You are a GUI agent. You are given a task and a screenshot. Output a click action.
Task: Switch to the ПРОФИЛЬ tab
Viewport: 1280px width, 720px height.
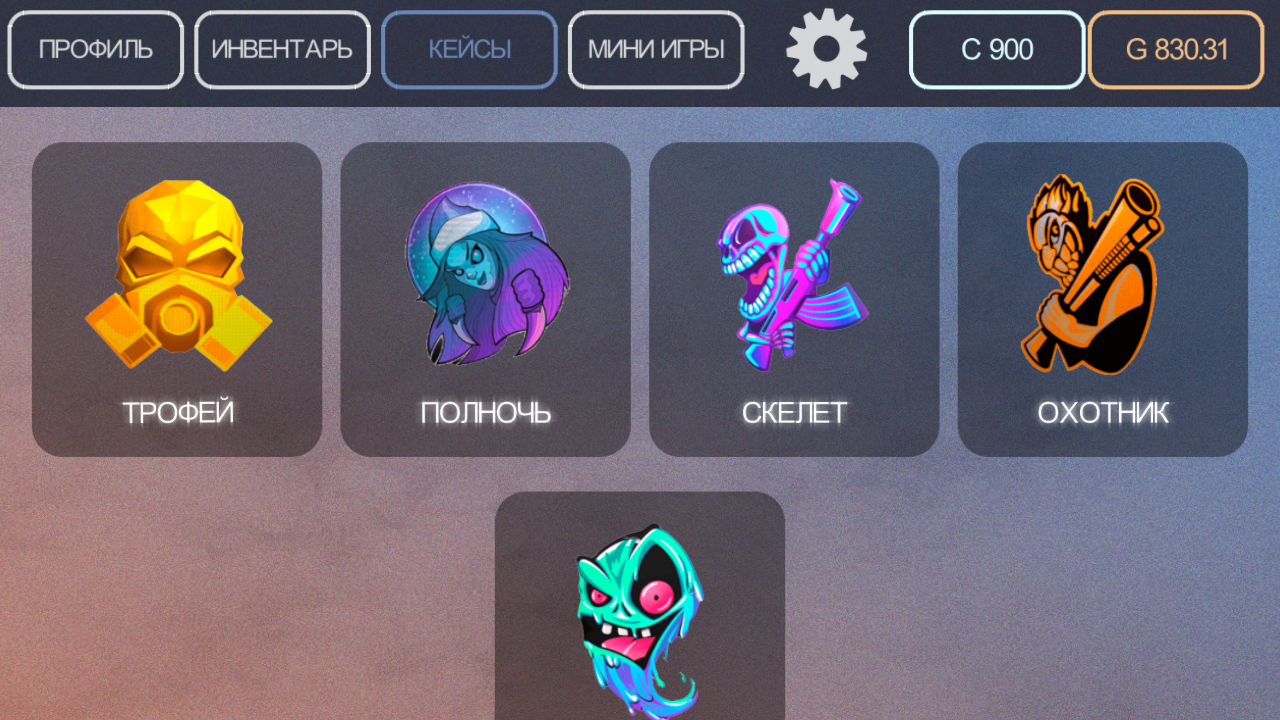[95, 49]
